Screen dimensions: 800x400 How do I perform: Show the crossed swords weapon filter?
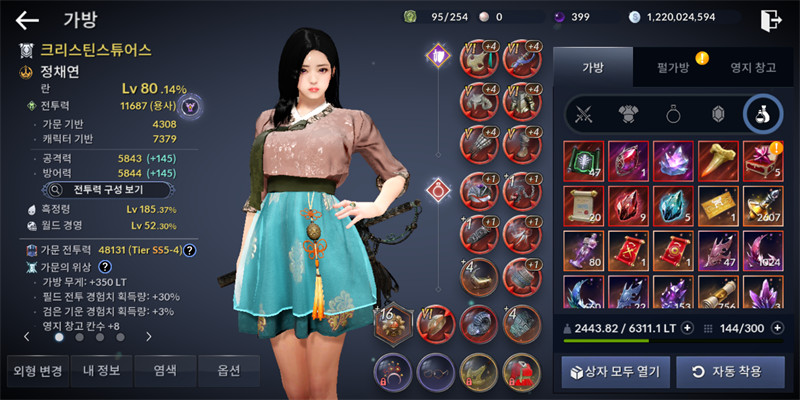click(x=583, y=115)
